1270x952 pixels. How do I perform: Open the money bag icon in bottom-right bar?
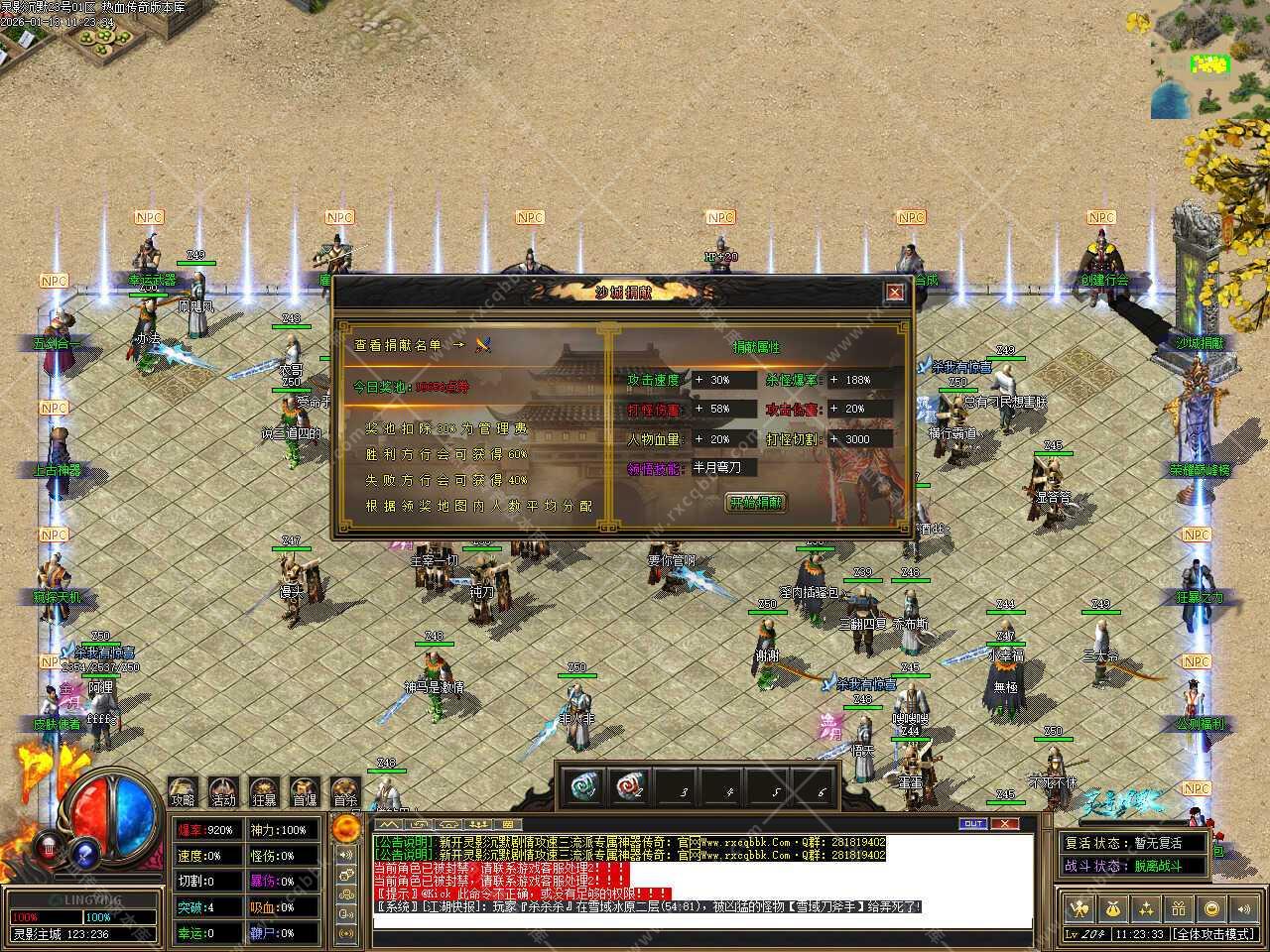(1114, 908)
